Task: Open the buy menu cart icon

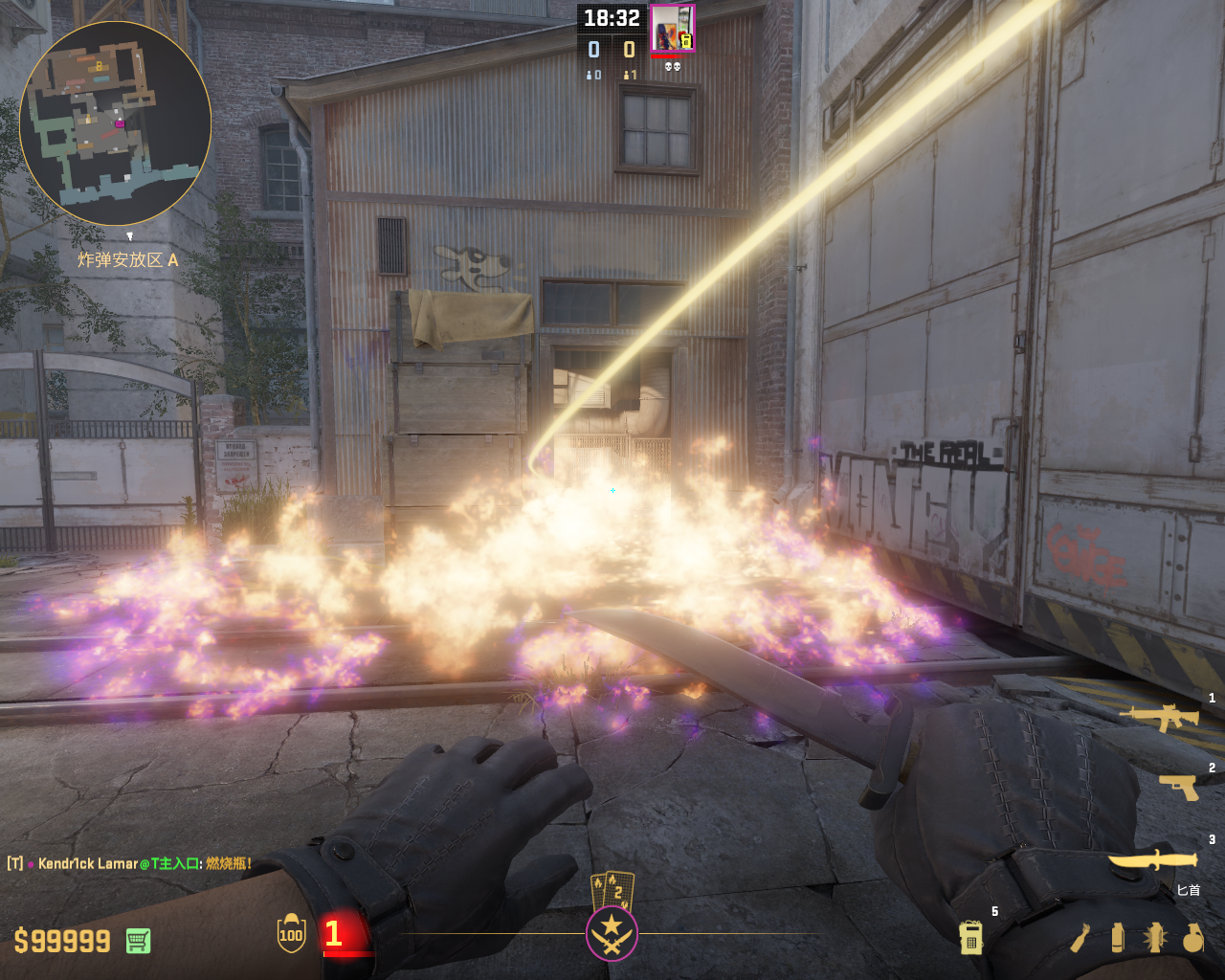Action: pos(138,941)
